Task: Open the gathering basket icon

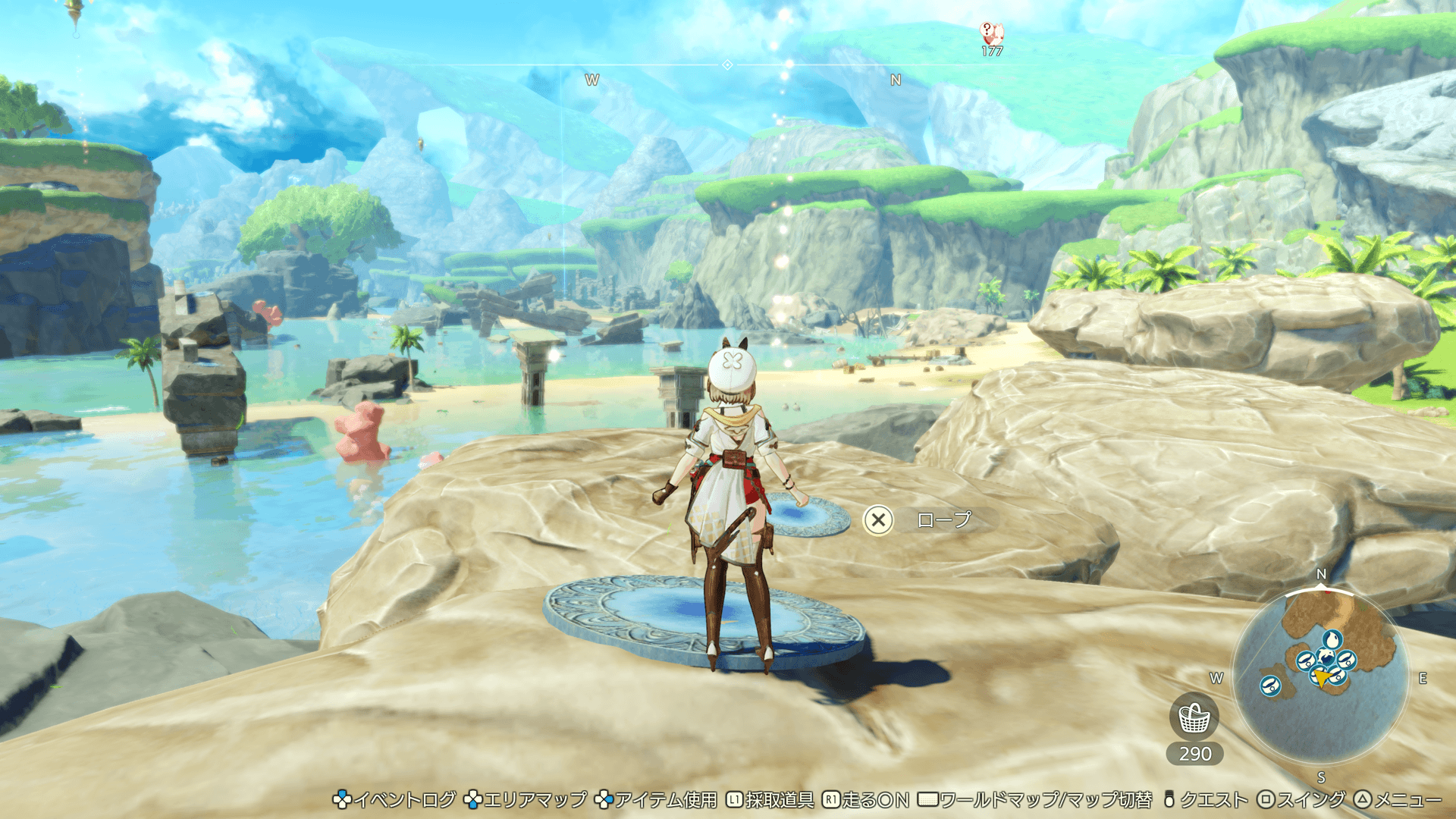Action: [1194, 717]
